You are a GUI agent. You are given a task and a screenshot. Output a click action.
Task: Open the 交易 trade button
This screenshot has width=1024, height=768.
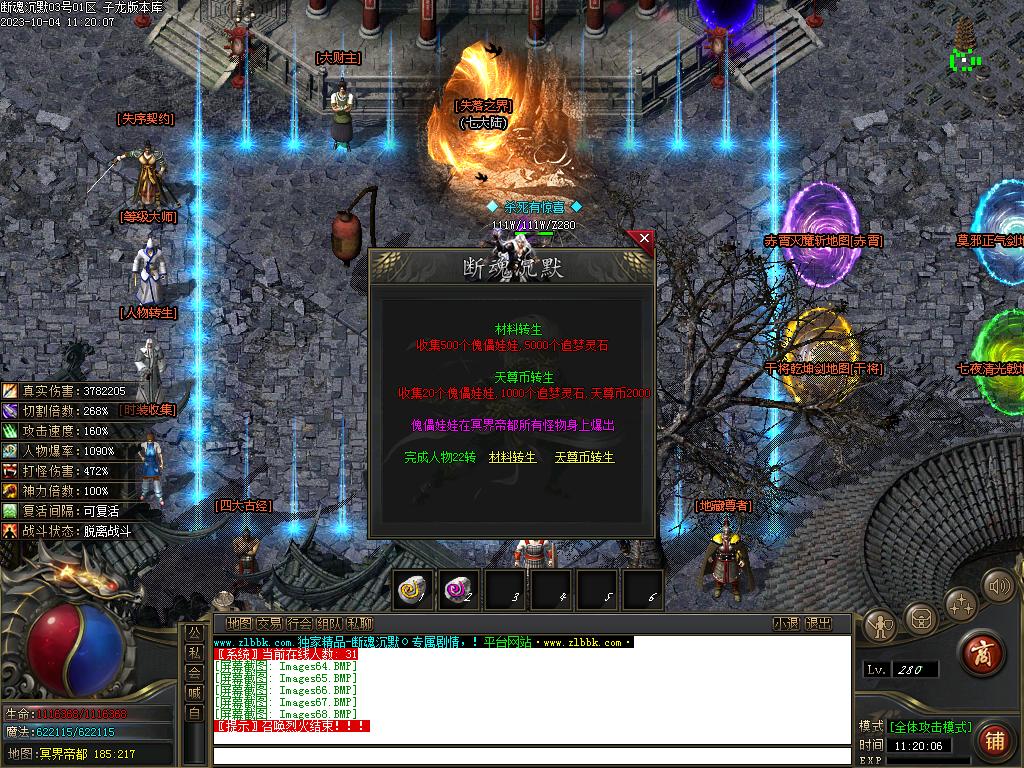269,623
